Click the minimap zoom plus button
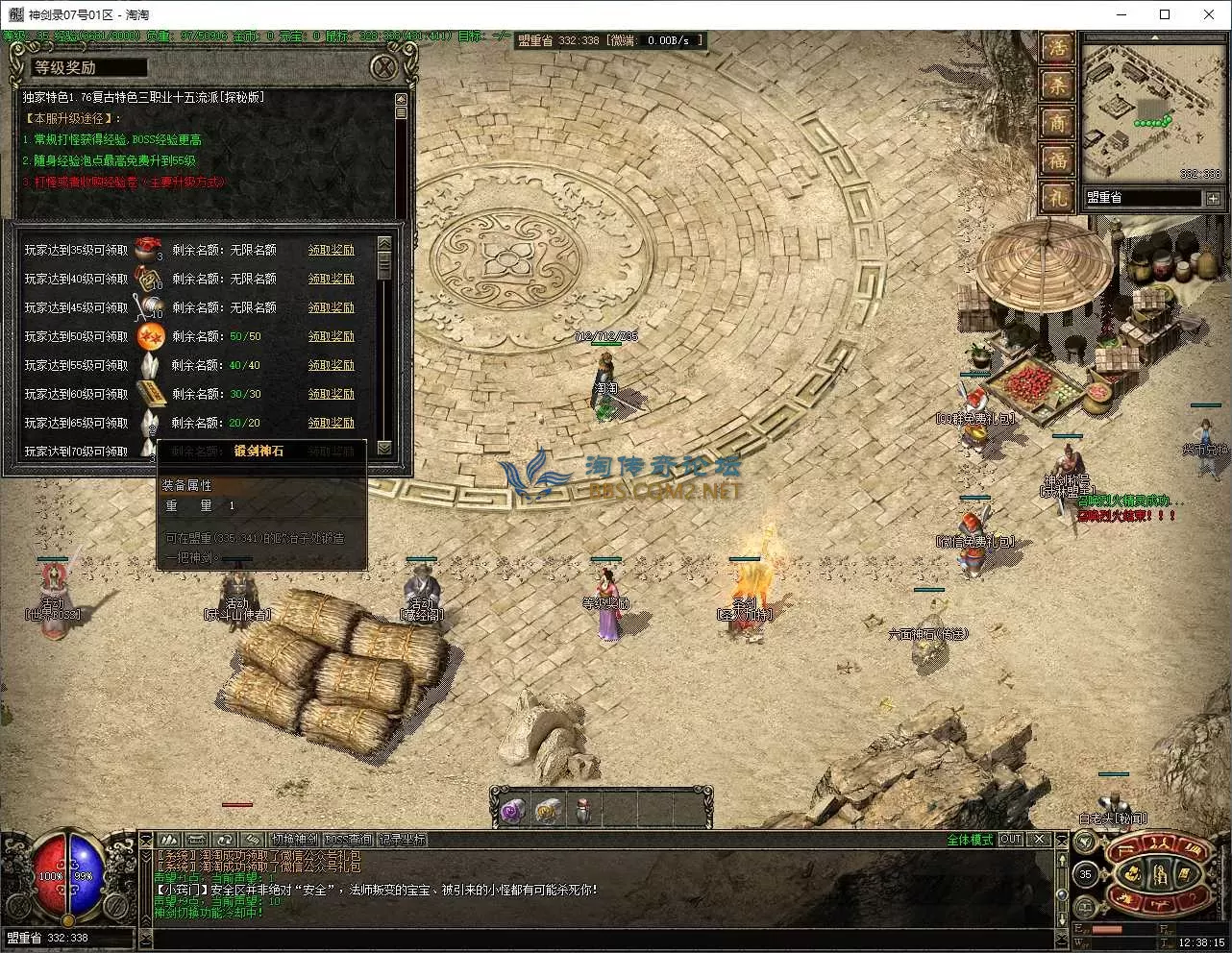1232x953 pixels. (1214, 198)
